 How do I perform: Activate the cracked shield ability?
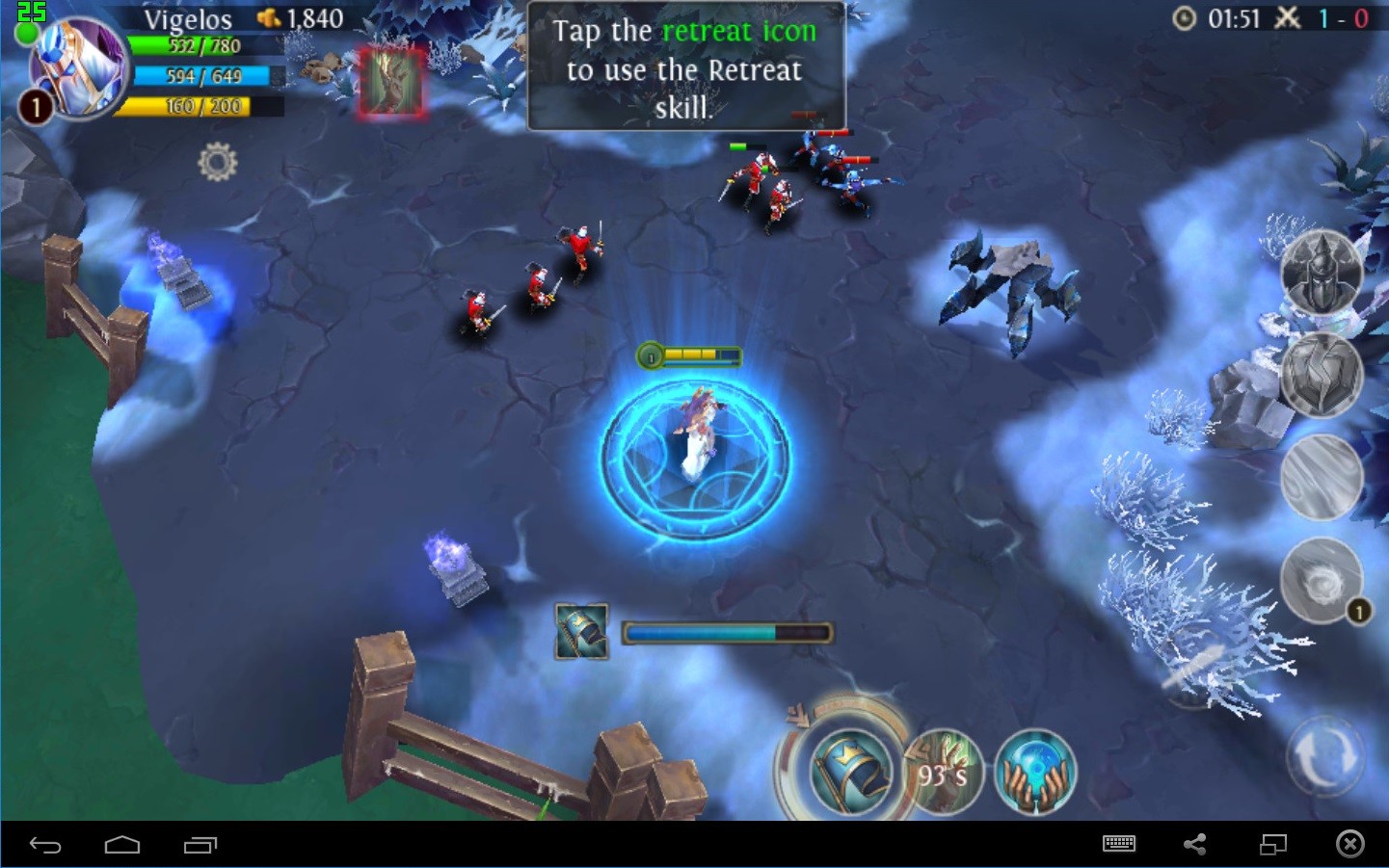click(1321, 374)
